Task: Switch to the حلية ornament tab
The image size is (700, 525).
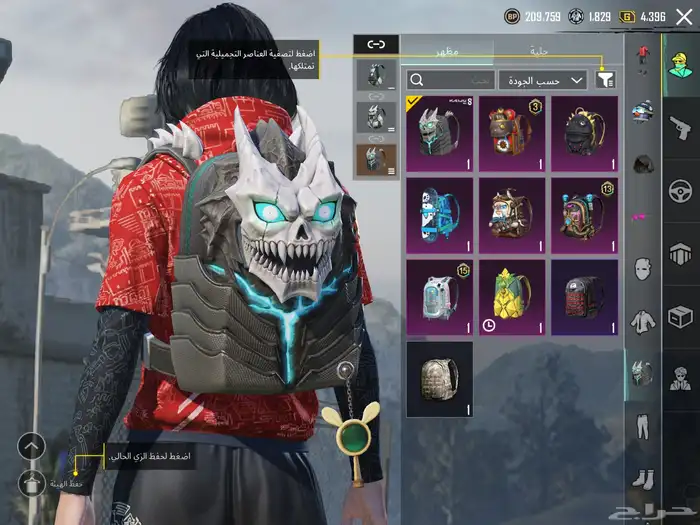Action: (x=538, y=48)
